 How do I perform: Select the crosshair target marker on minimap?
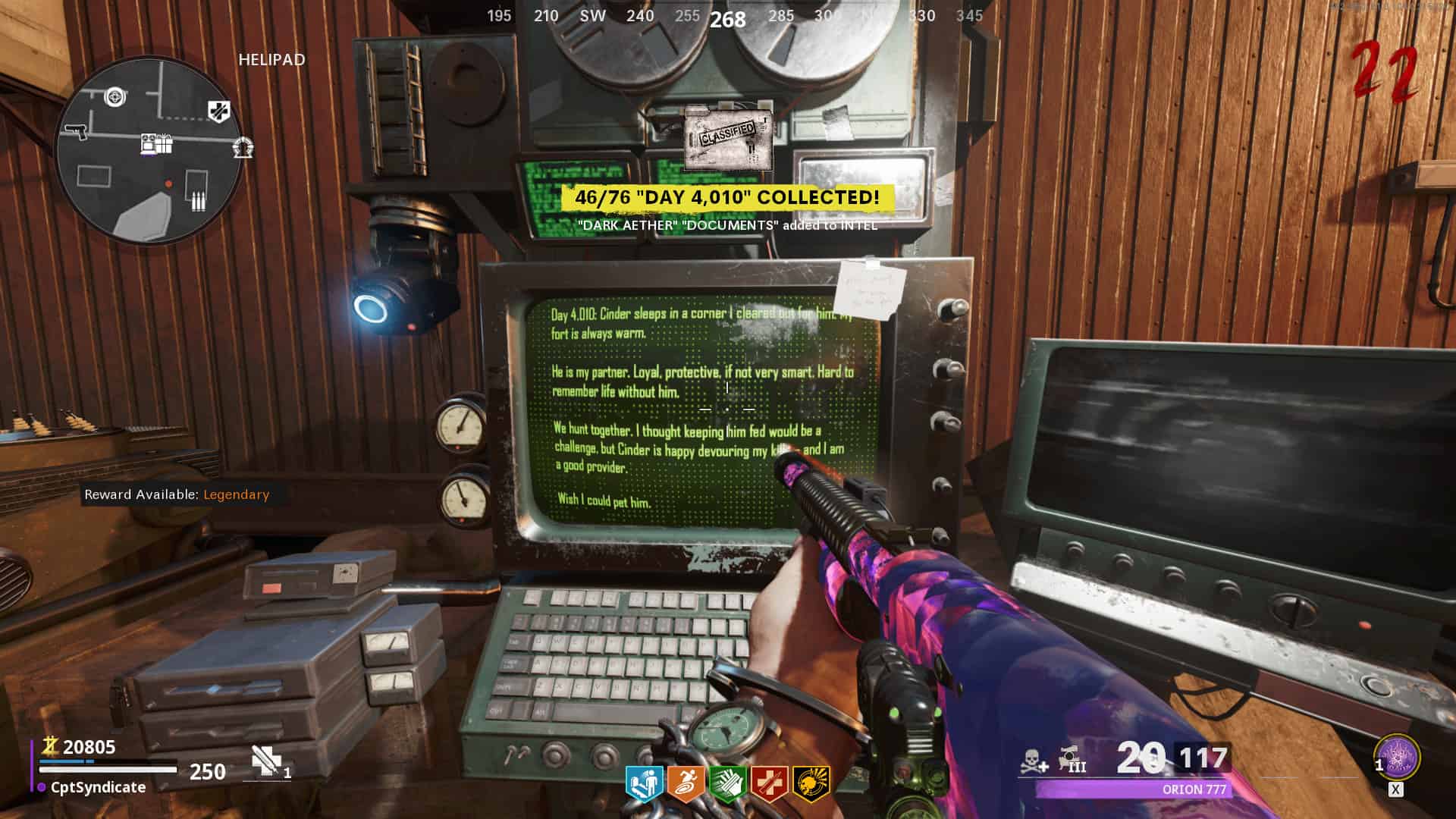(115, 96)
